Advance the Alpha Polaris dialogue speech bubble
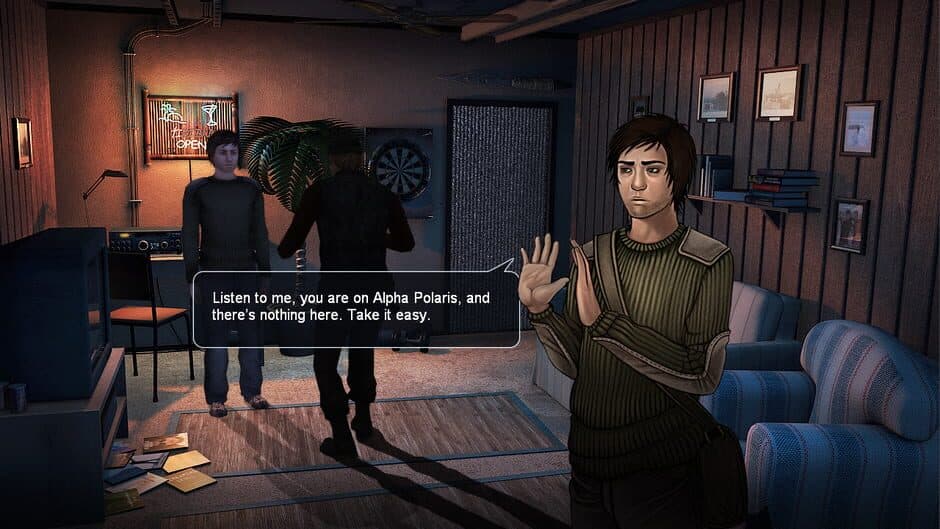This screenshot has width=940, height=529. [x=355, y=309]
